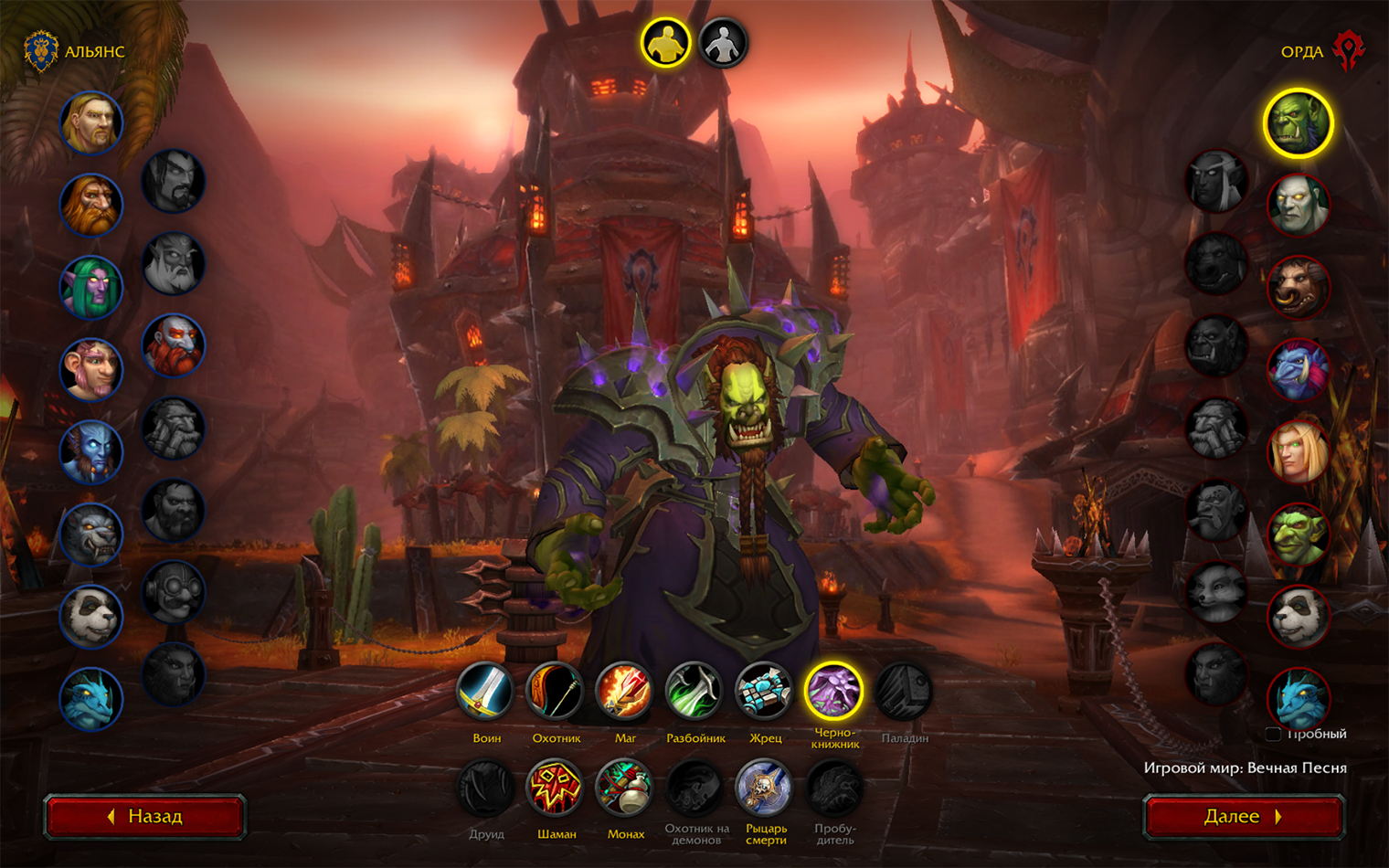Select the Жрец priest class
The image size is (1389, 868).
click(x=764, y=691)
